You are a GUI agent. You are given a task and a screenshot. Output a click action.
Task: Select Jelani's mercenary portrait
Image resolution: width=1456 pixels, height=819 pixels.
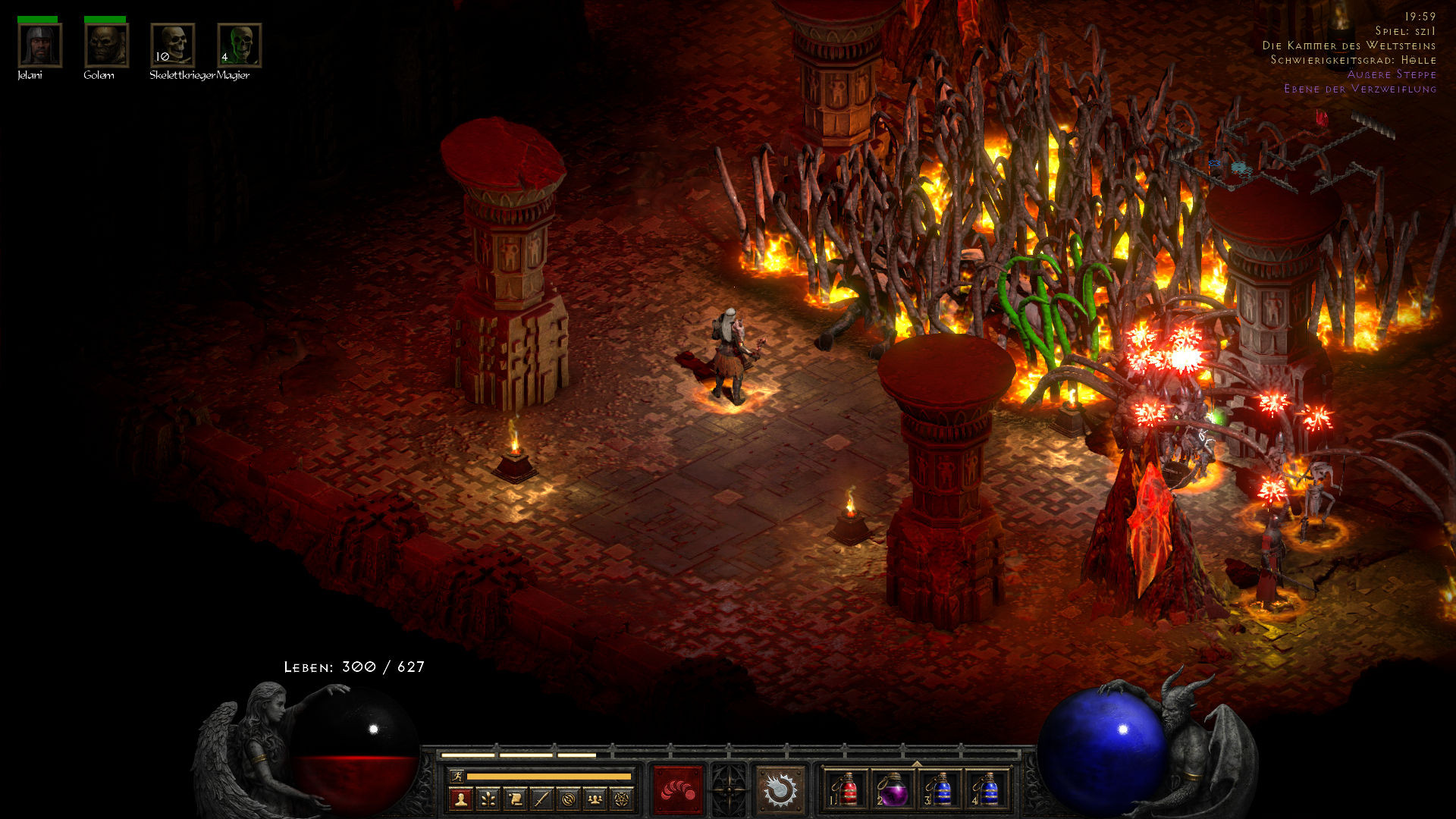click(x=39, y=45)
